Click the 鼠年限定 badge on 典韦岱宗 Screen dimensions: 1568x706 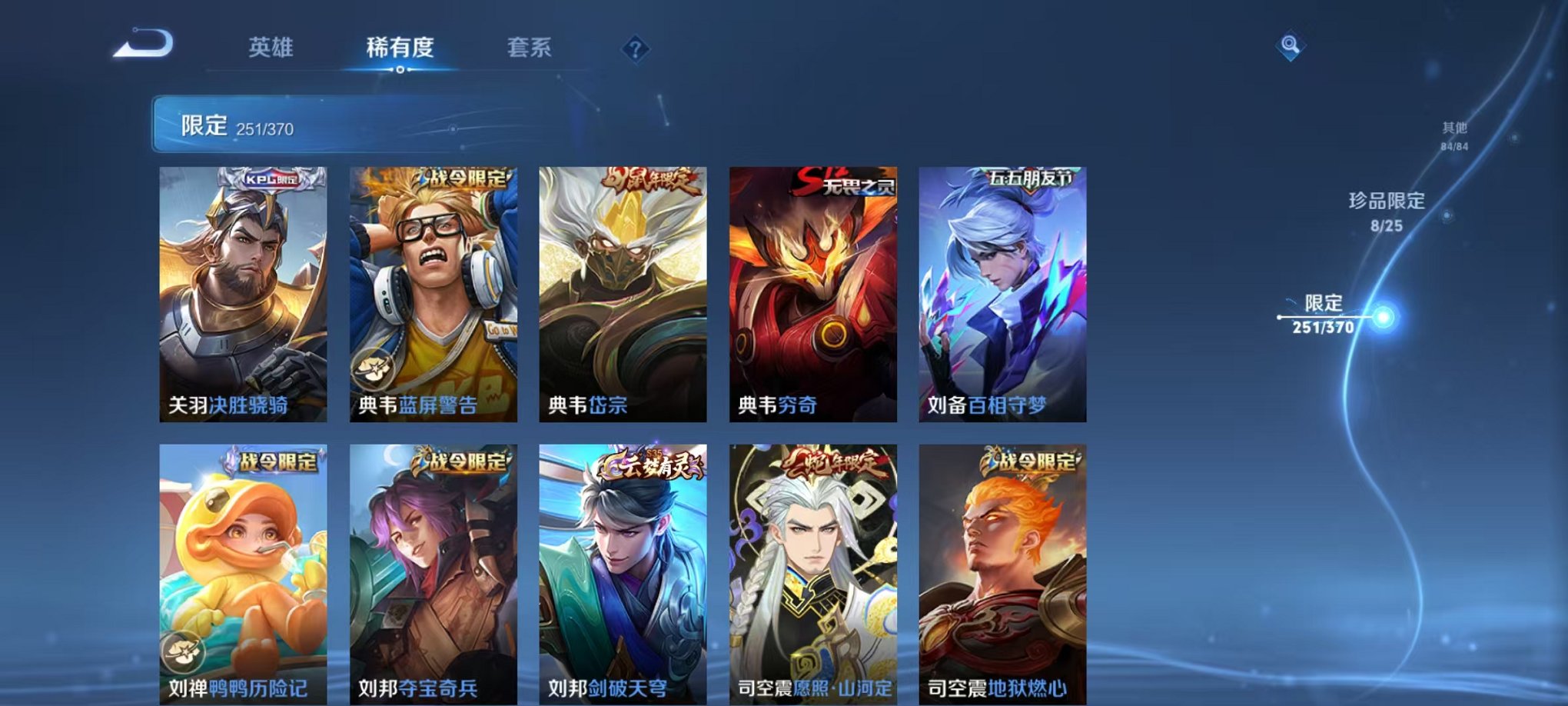click(648, 180)
